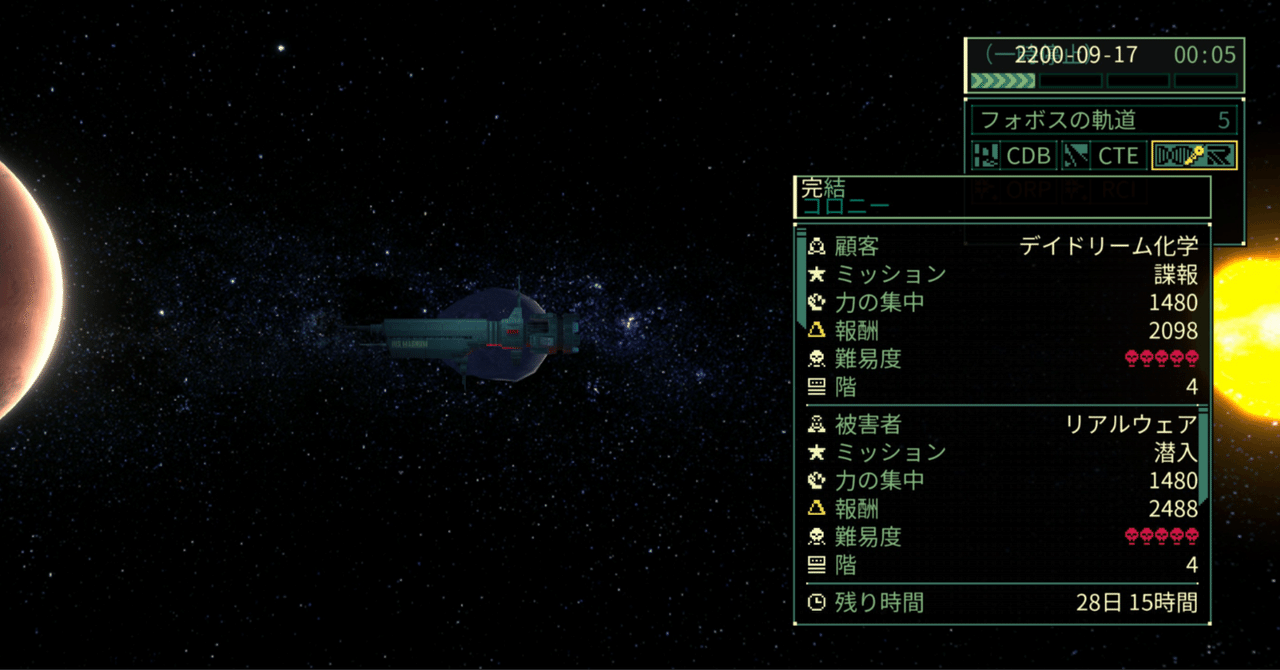Image resolution: width=1280 pixels, height=670 pixels.
Task: Open the highlighted key mission button
Action: (1194, 155)
